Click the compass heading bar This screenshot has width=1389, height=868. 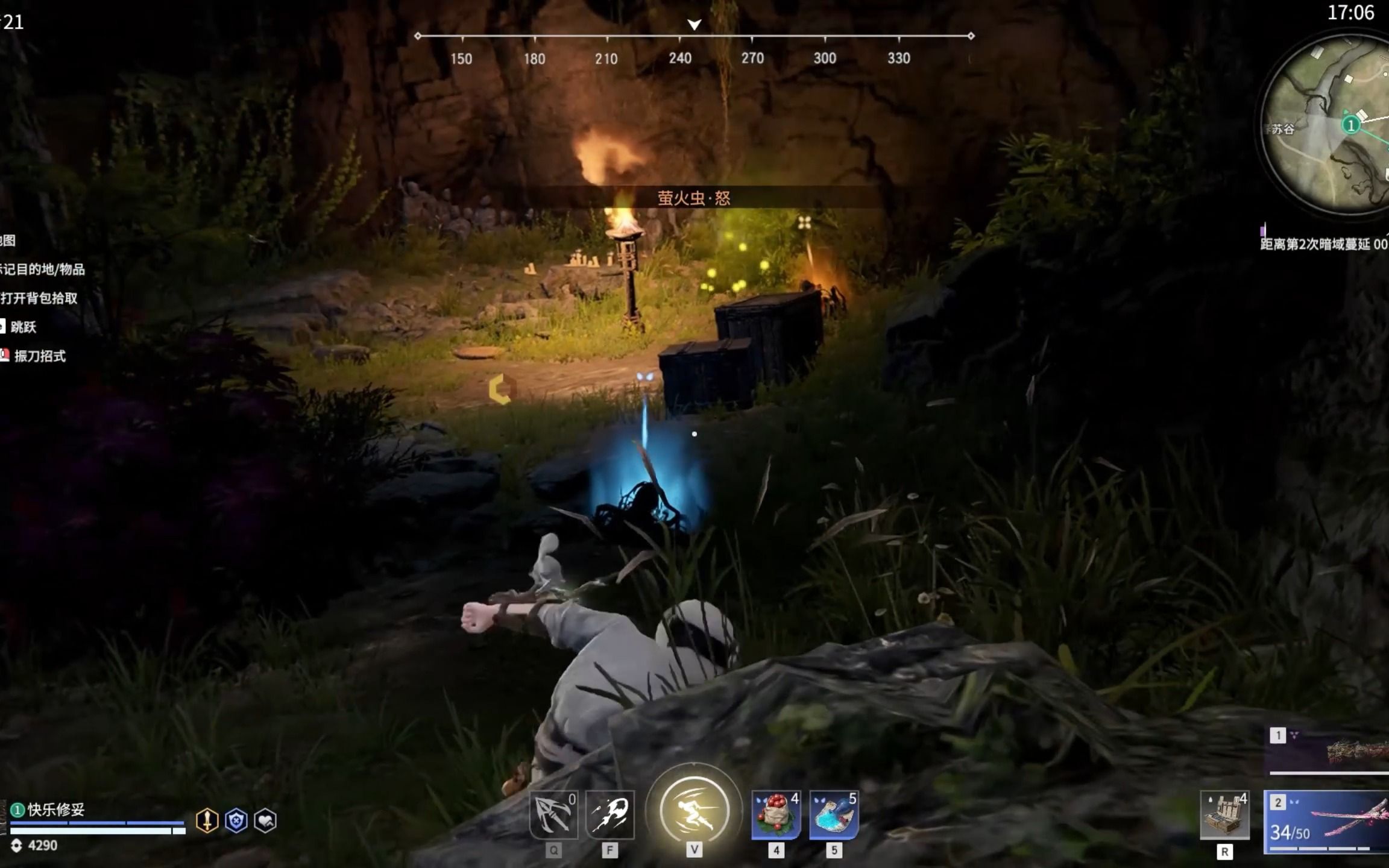pos(694,37)
